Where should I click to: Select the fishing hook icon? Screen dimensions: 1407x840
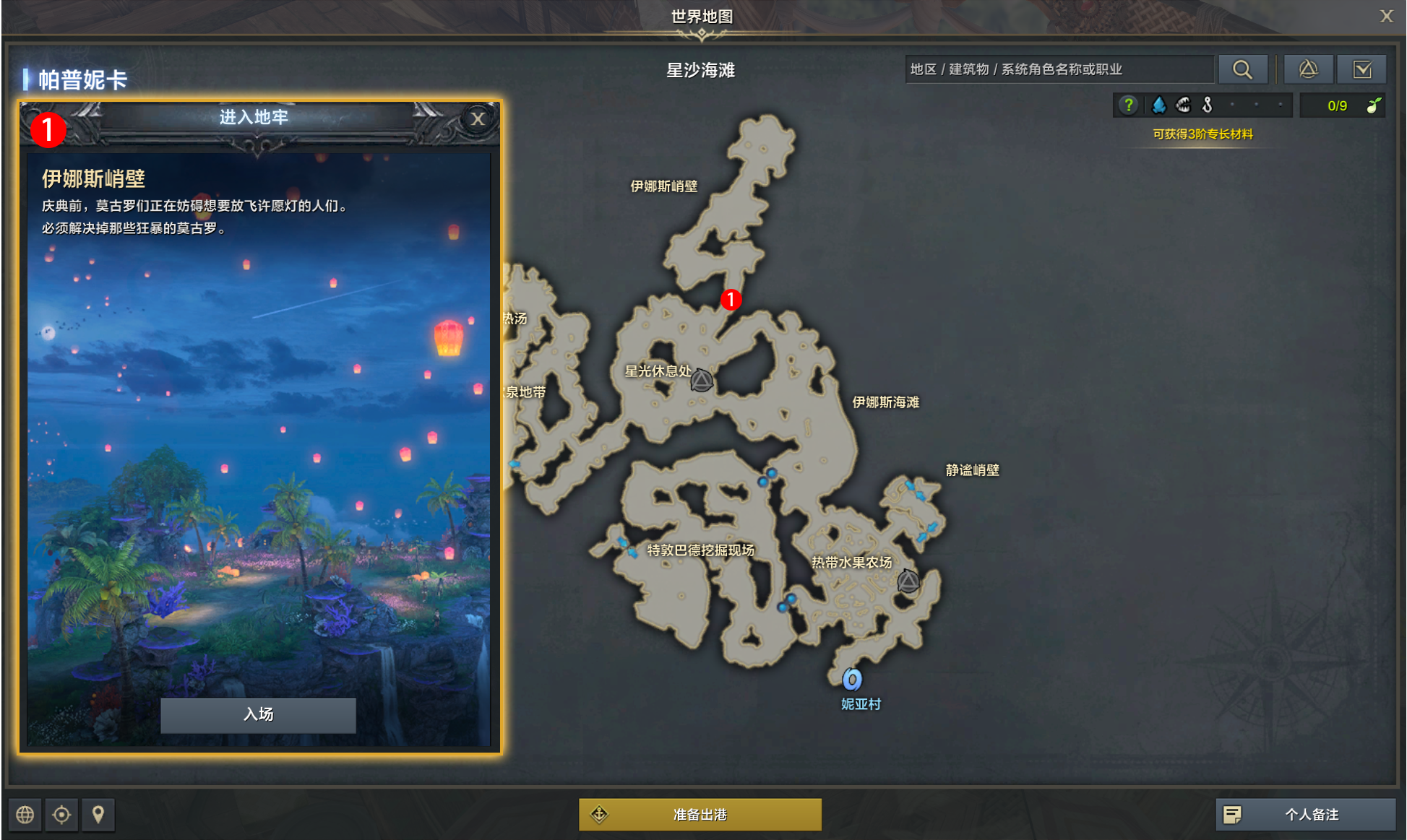click(1207, 105)
